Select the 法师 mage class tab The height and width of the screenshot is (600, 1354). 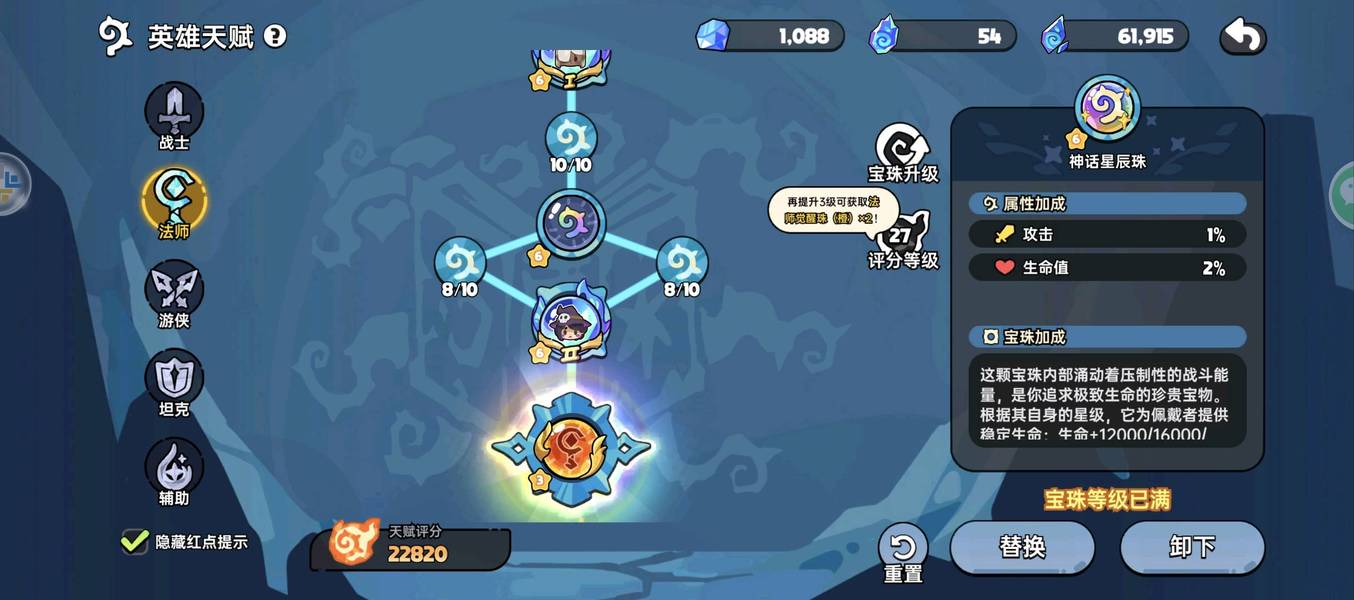(174, 200)
